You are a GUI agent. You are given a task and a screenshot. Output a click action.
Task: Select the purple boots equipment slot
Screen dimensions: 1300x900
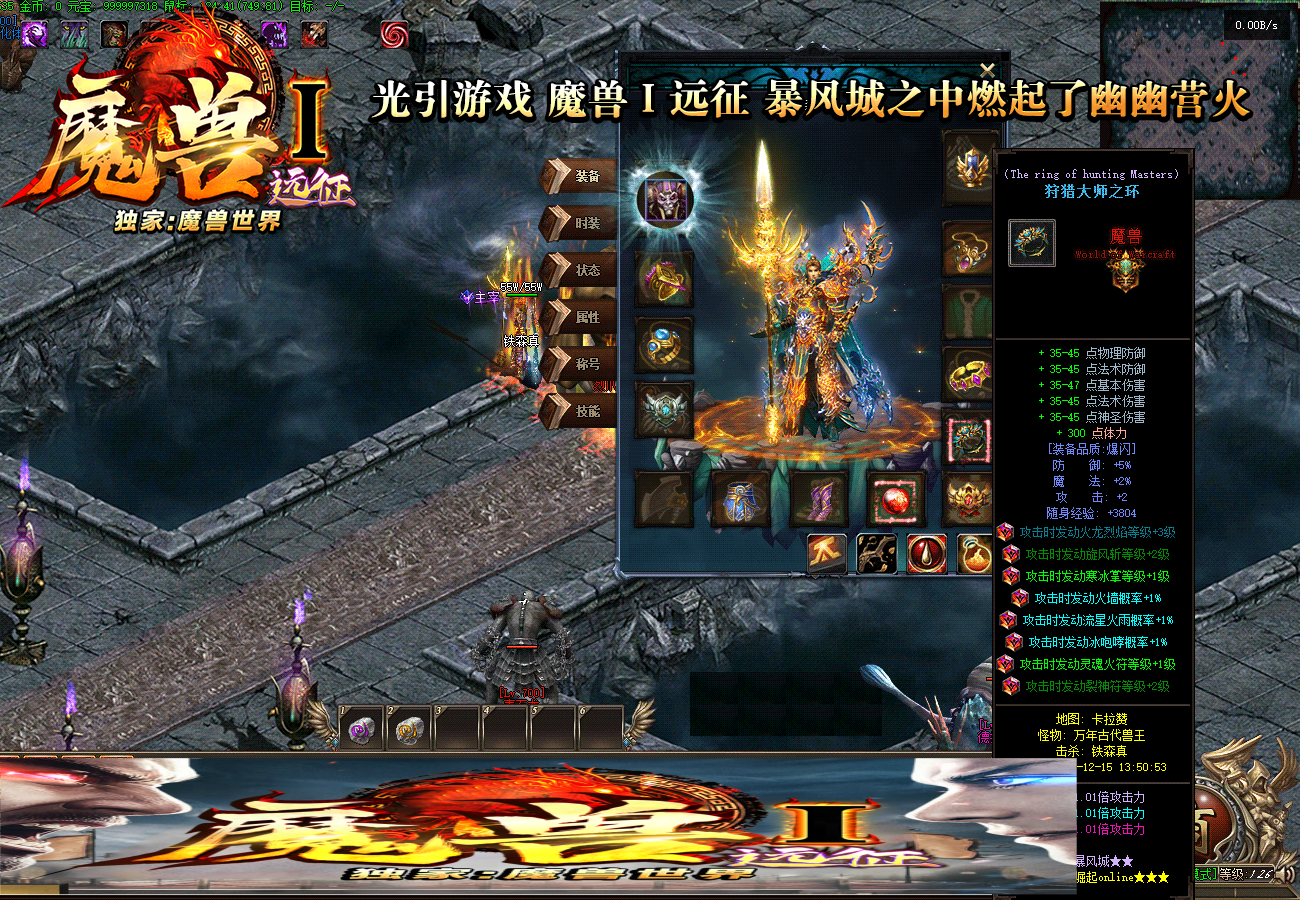819,499
